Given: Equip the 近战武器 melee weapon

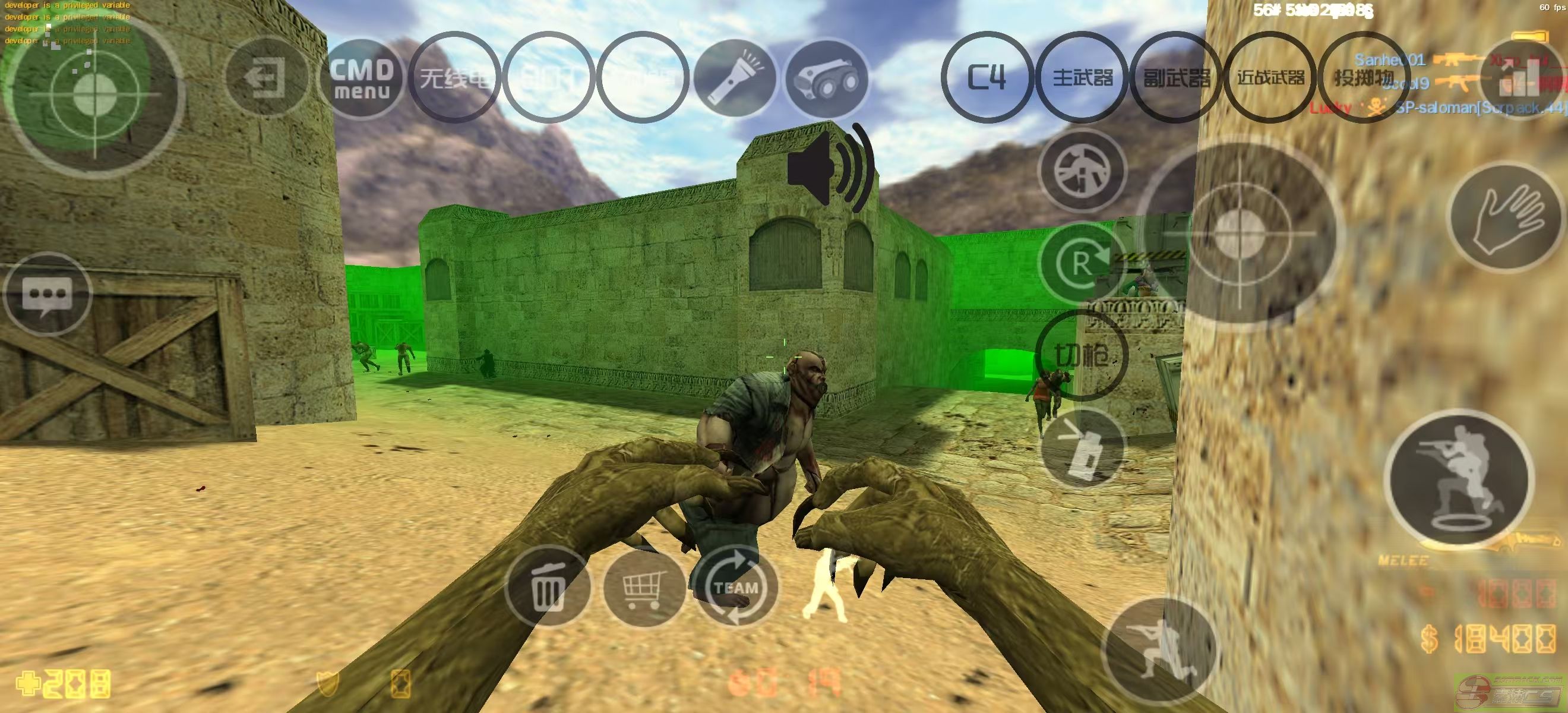Looking at the screenshot, I should pos(1270,77).
